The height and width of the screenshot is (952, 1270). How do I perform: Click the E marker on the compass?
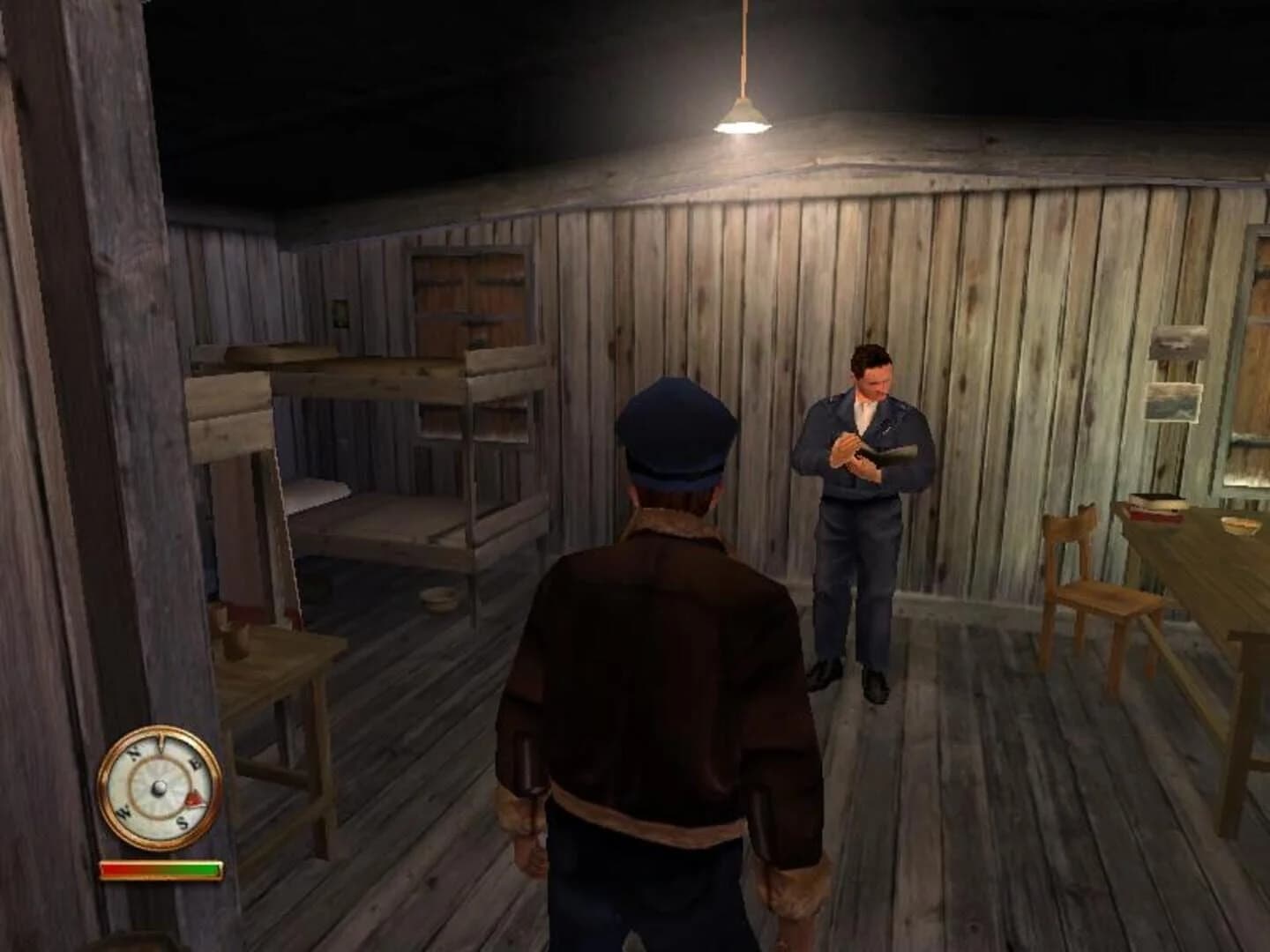[x=195, y=763]
